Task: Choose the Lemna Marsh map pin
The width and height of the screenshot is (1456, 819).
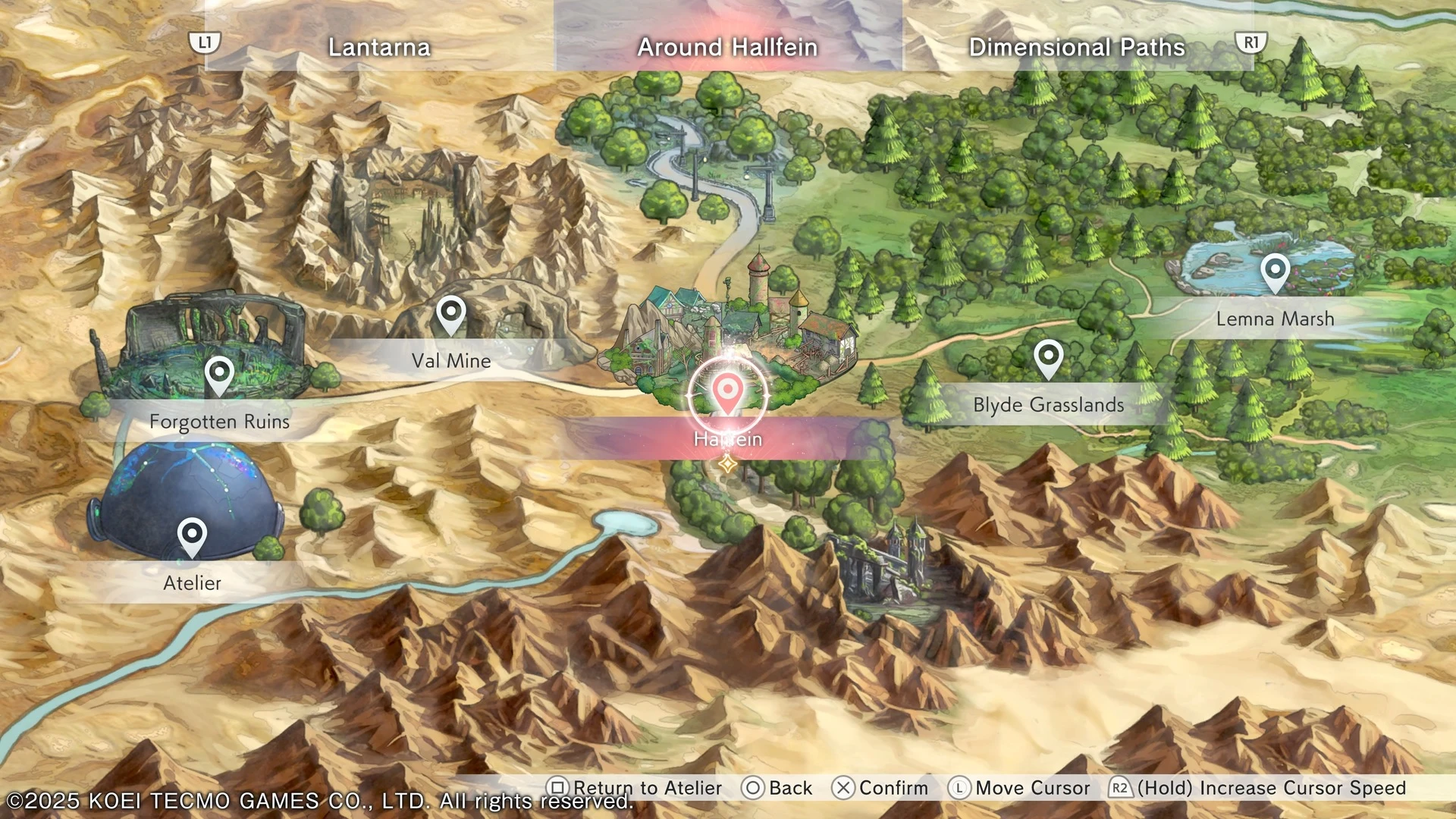Action: [1275, 271]
